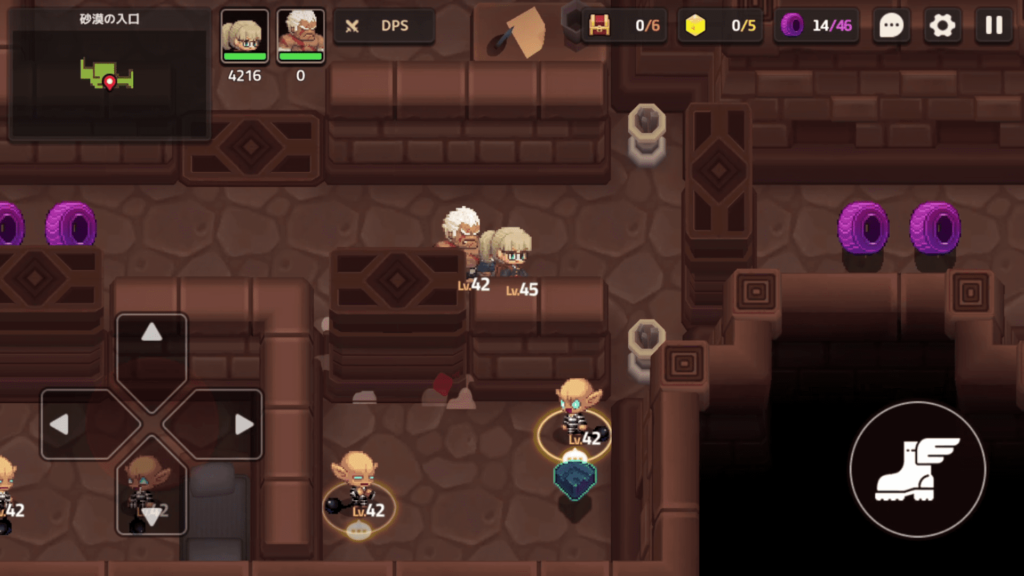The width and height of the screenshot is (1024, 576).
Task: Tap the winged boot dash button
Action: [917, 469]
